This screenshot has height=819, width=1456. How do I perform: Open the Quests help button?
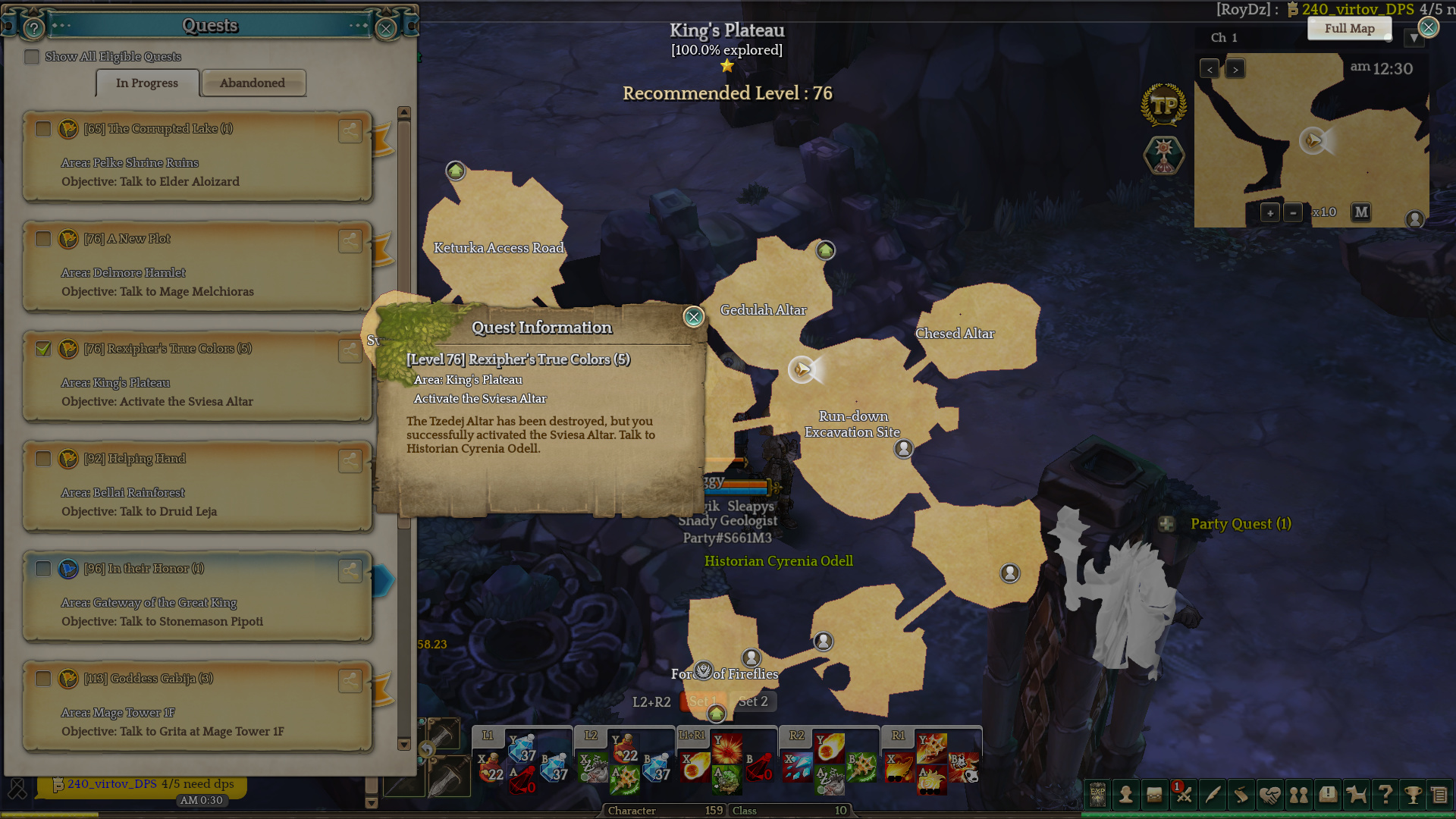pos(33,29)
